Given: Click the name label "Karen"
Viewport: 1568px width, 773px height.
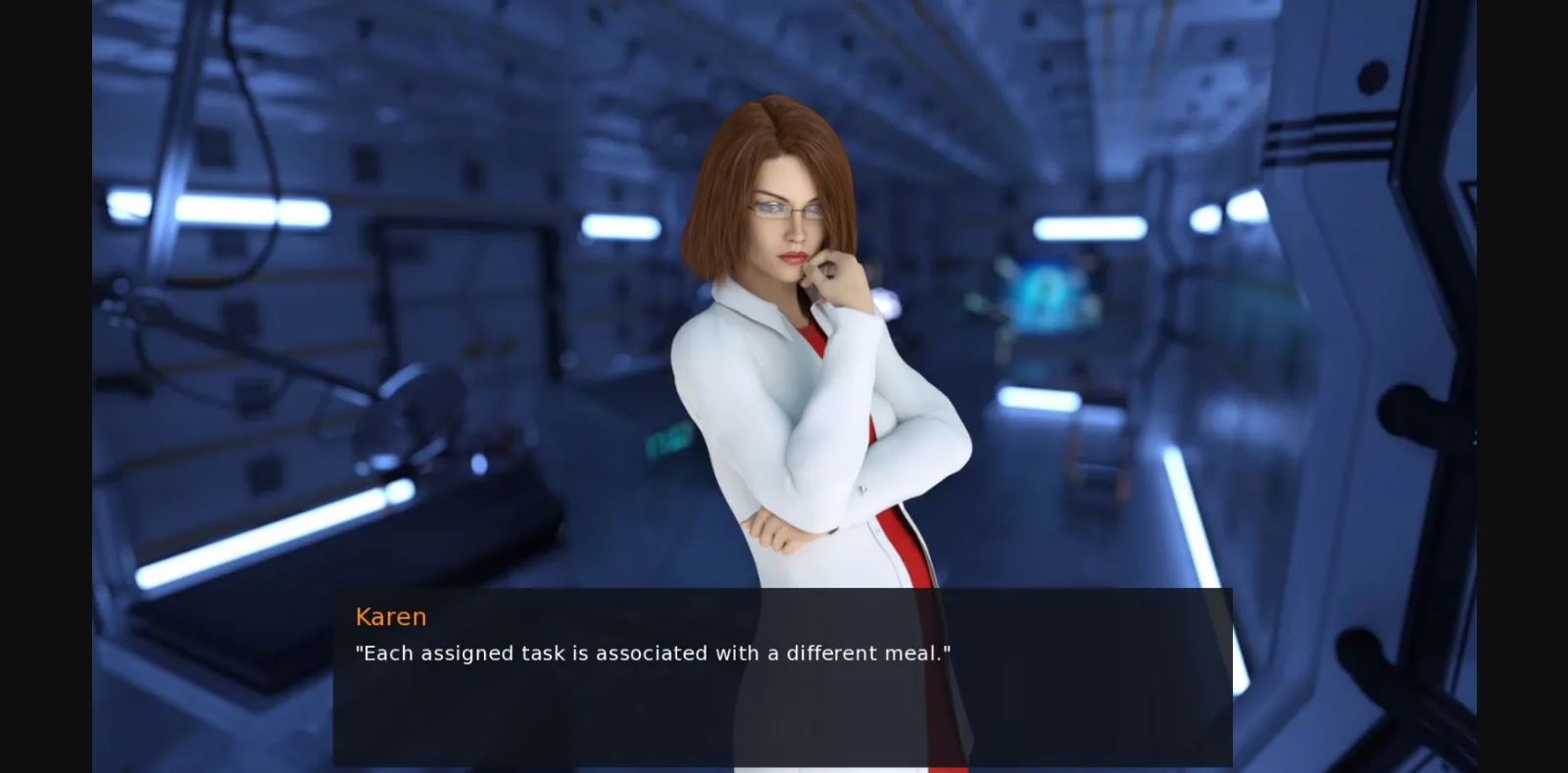Looking at the screenshot, I should coord(391,616).
